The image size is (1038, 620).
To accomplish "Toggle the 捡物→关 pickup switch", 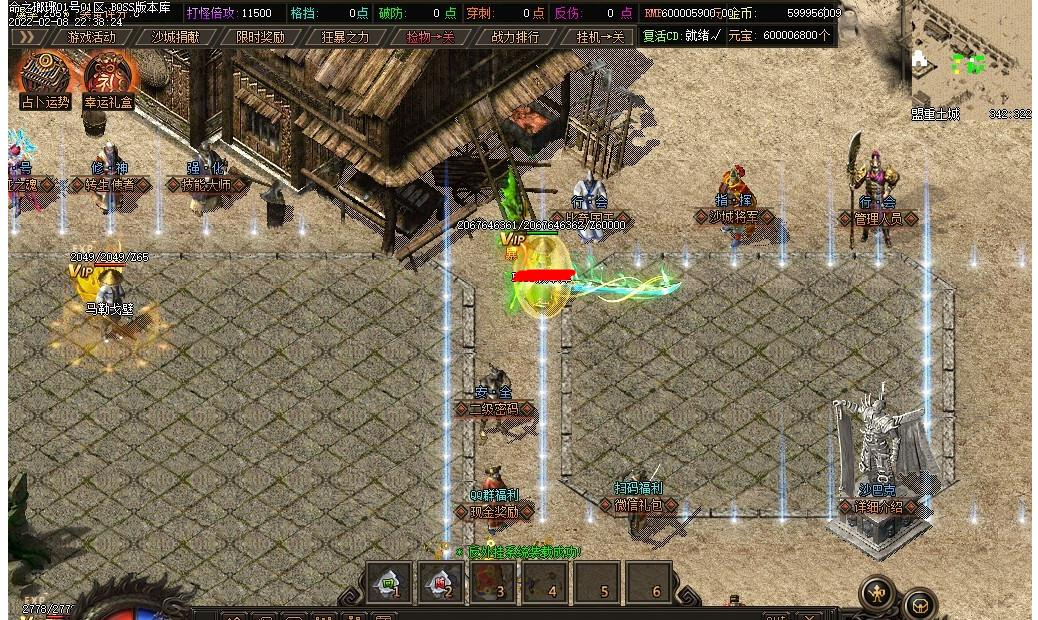I will pos(430,37).
